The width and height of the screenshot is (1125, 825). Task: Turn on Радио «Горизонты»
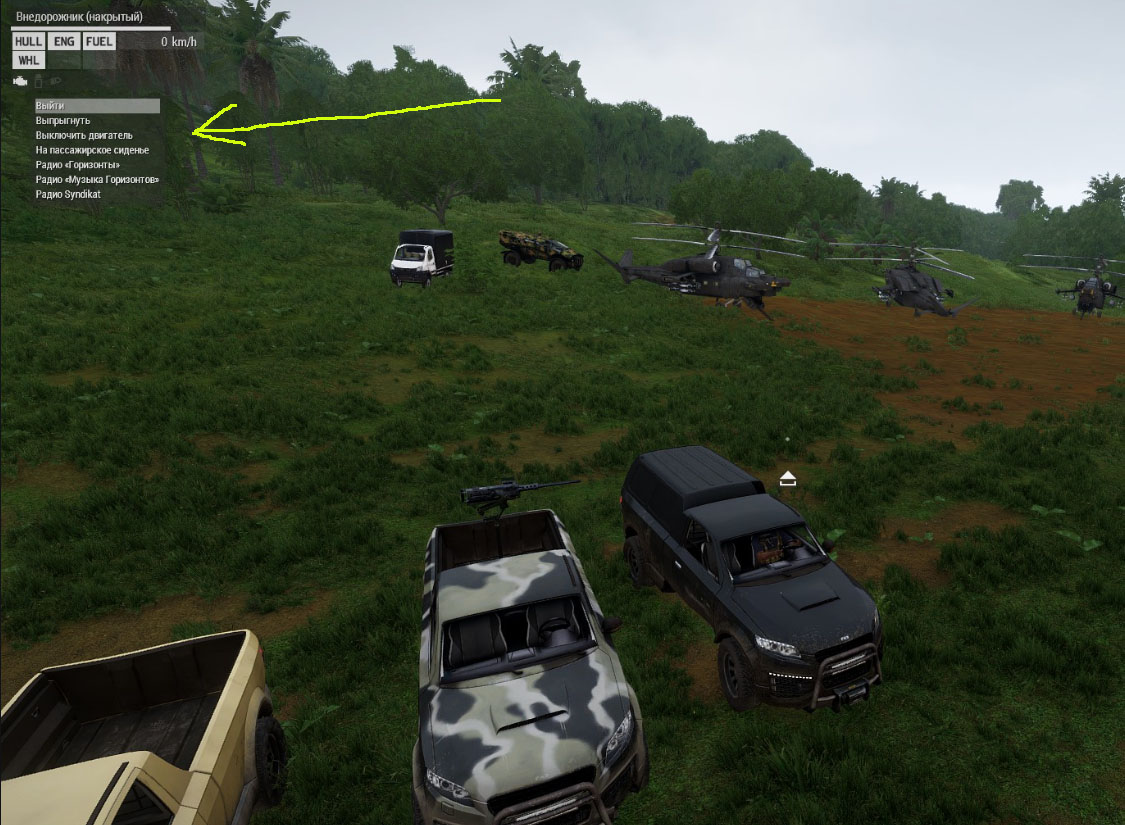point(78,165)
